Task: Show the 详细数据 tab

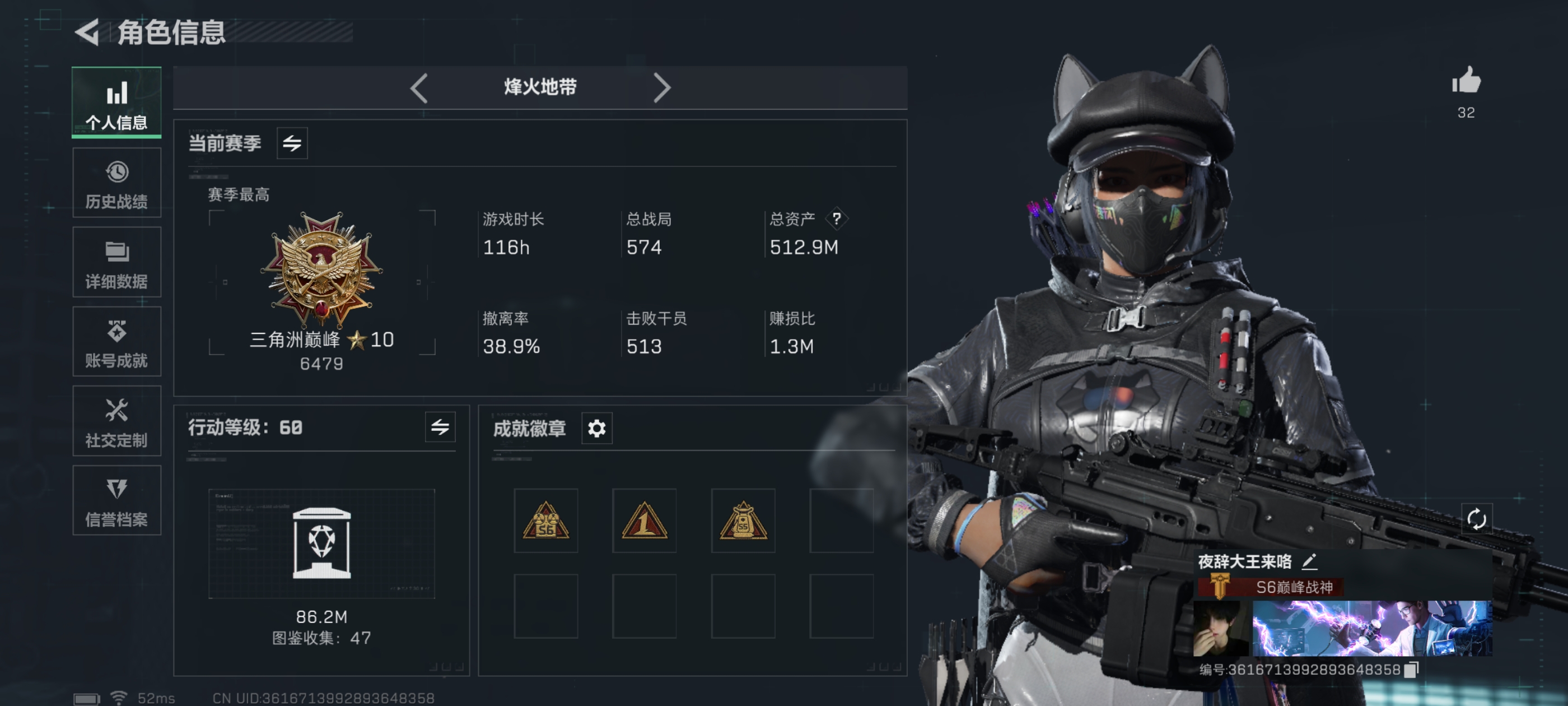Action: pos(116,263)
